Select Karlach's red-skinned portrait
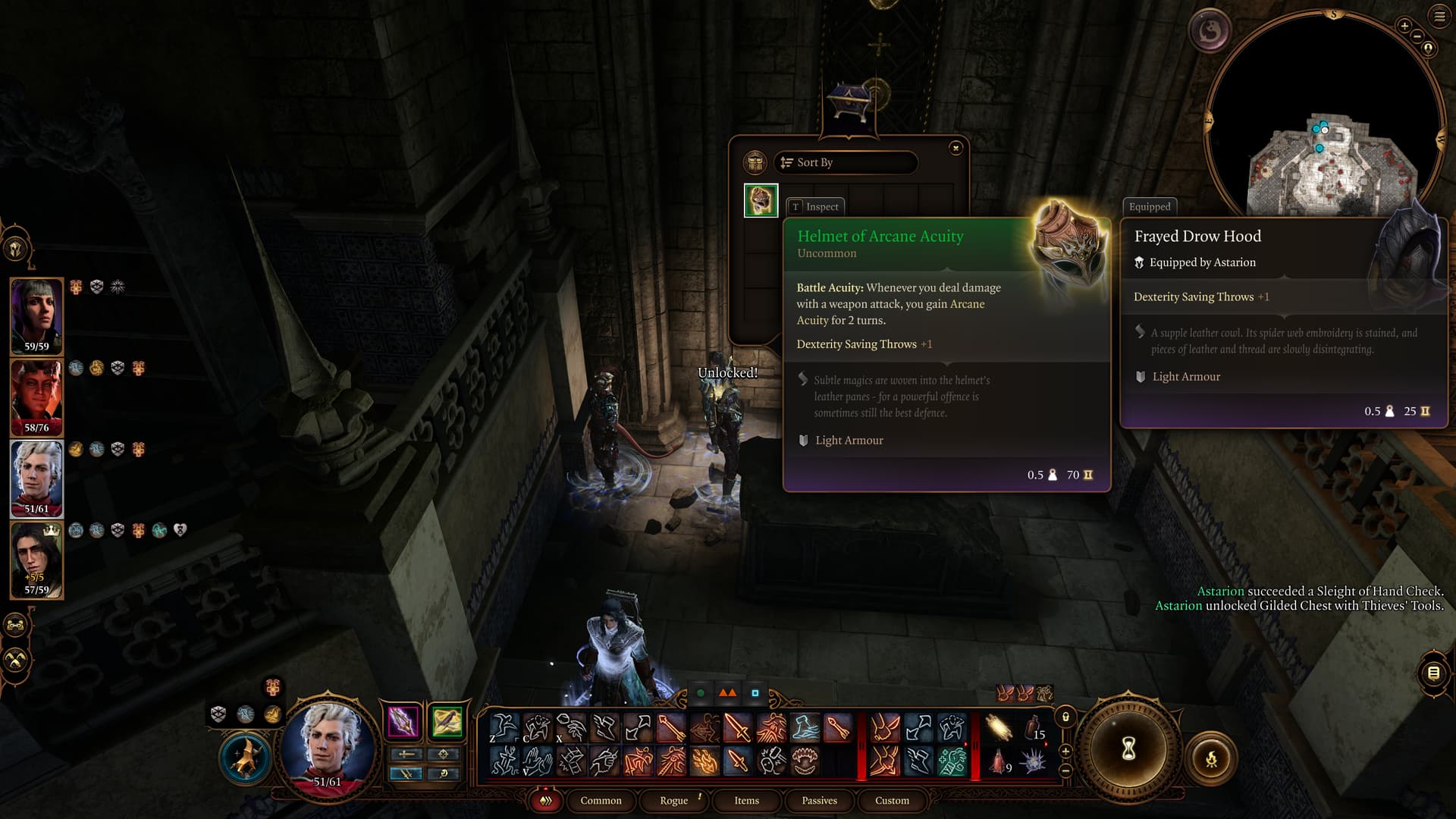 tap(36, 396)
